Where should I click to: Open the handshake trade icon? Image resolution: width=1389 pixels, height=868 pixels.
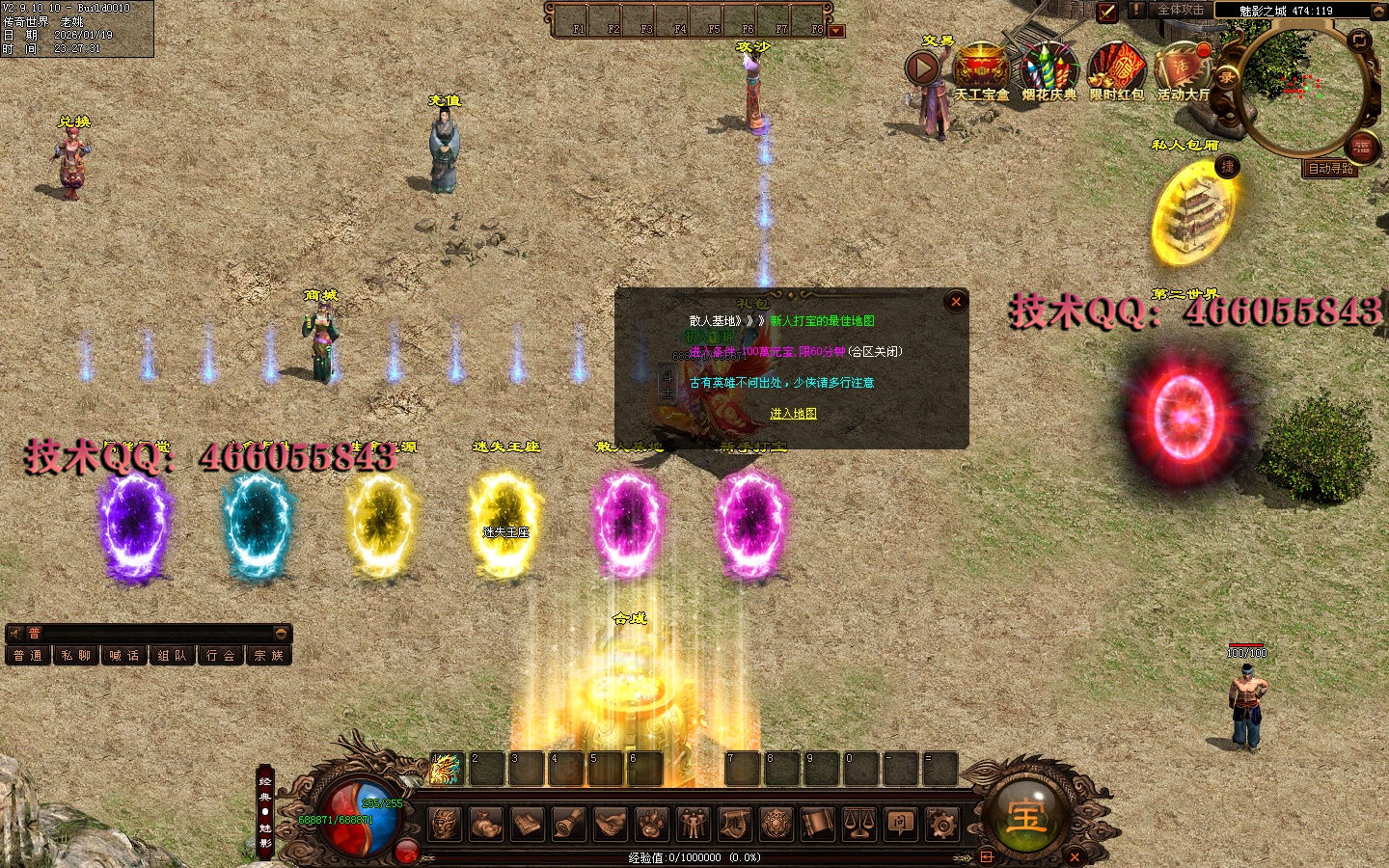pyautogui.click(x=610, y=824)
